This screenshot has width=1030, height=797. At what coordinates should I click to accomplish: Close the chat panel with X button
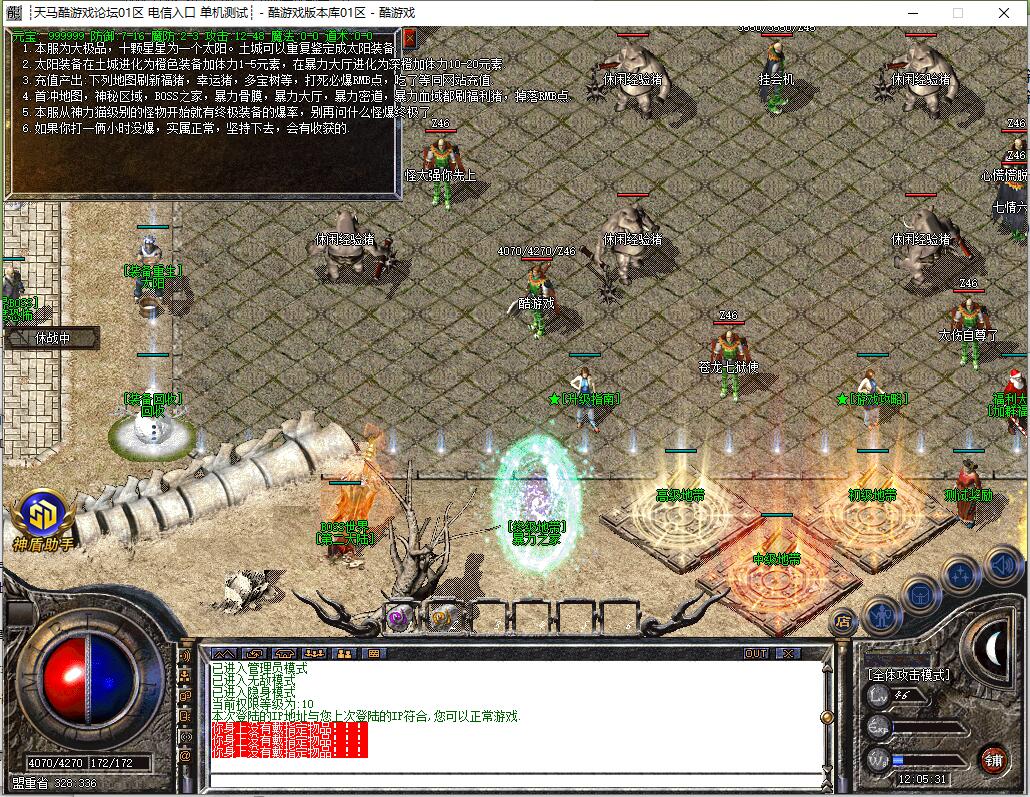click(x=789, y=653)
